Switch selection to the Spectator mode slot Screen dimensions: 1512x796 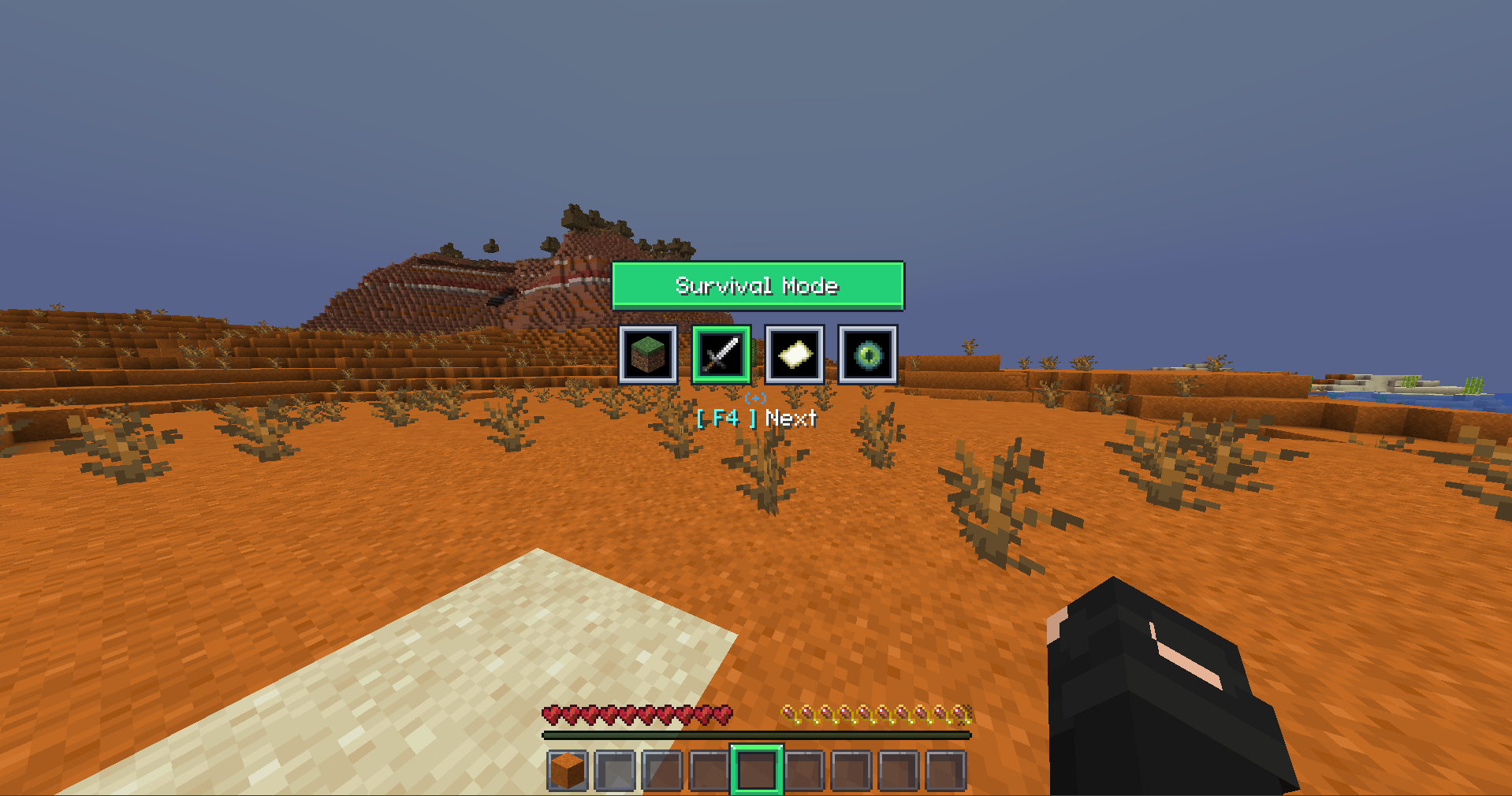click(866, 355)
